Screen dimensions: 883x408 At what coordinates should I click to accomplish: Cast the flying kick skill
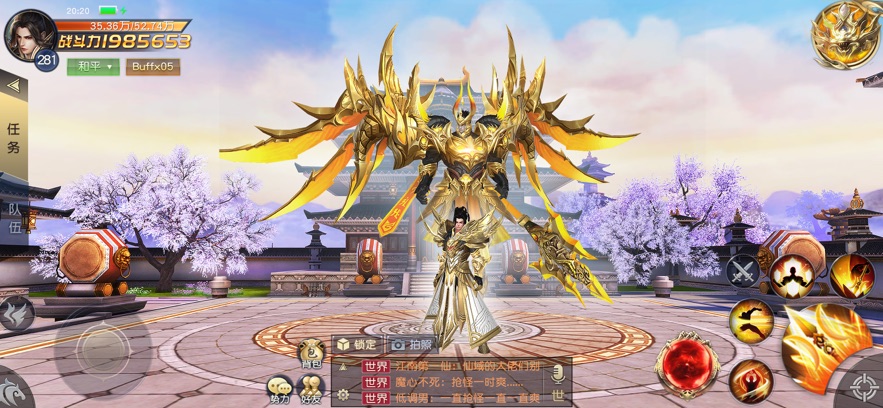[751, 321]
